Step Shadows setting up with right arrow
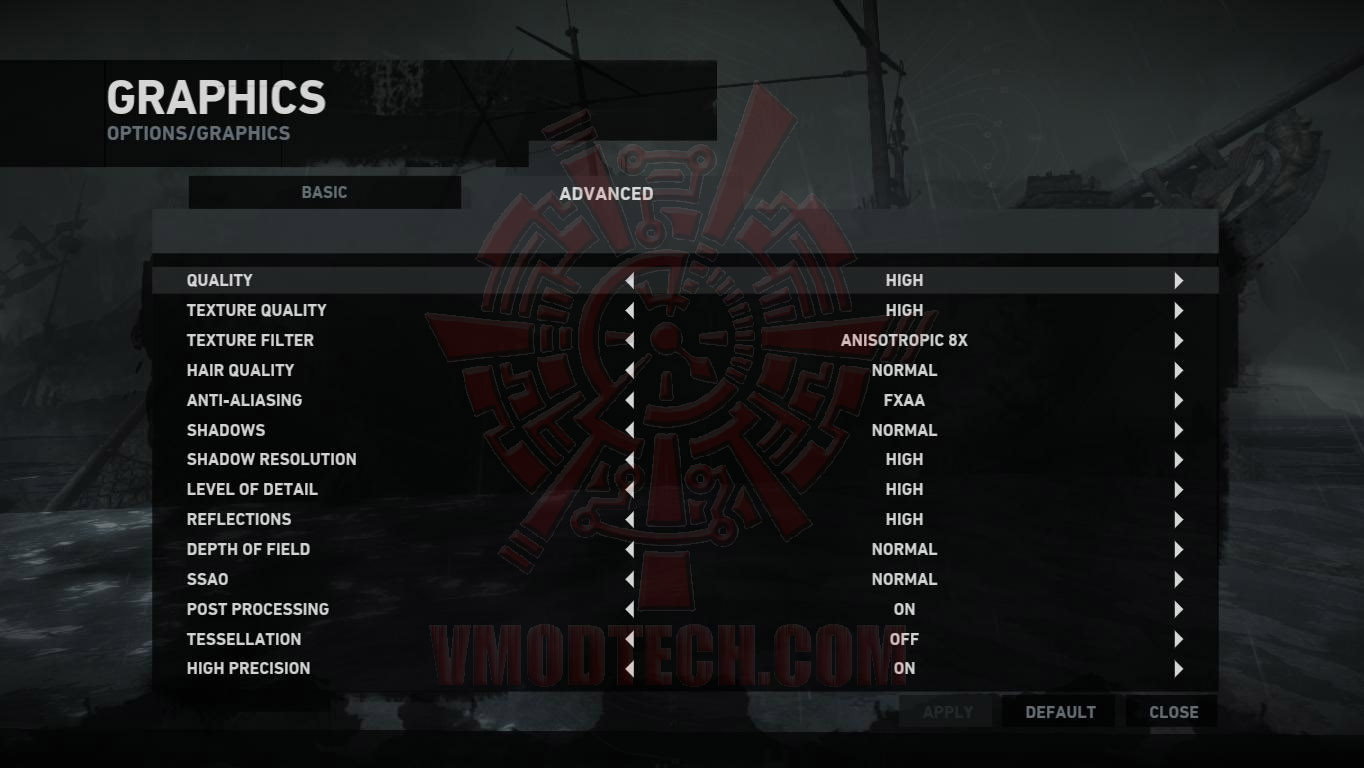The width and height of the screenshot is (1364, 768). (1178, 431)
